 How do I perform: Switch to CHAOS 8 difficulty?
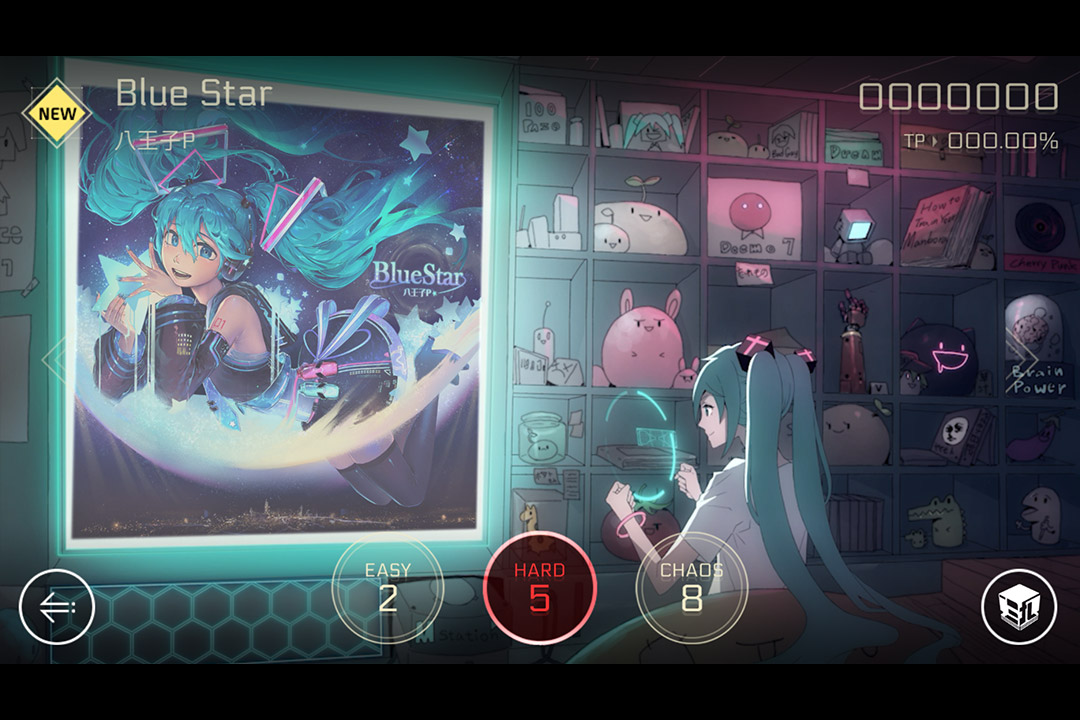pyautogui.click(x=691, y=588)
